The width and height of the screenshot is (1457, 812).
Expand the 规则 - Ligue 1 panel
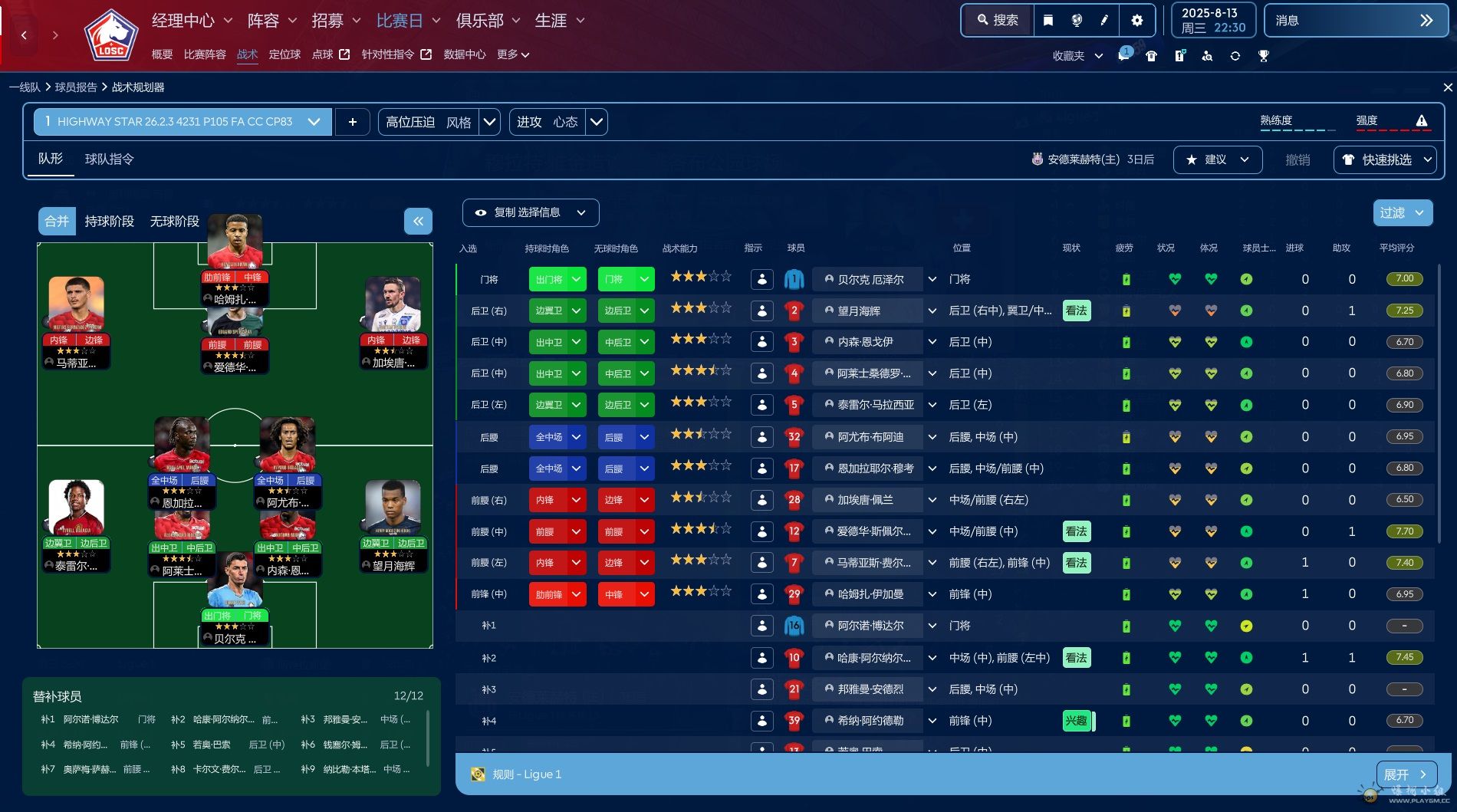(x=1406, y=774)
